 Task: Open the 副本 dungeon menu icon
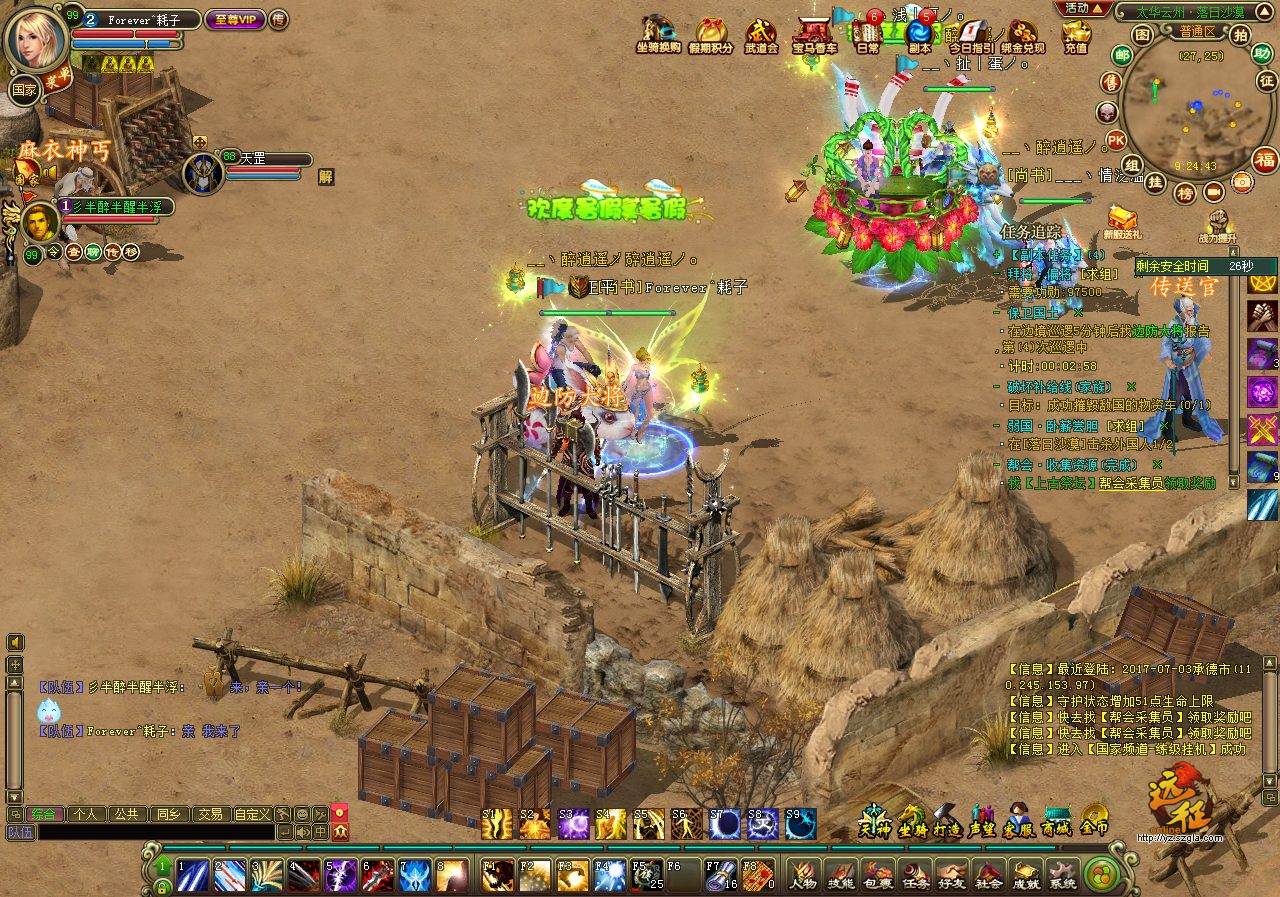[920, 36]
